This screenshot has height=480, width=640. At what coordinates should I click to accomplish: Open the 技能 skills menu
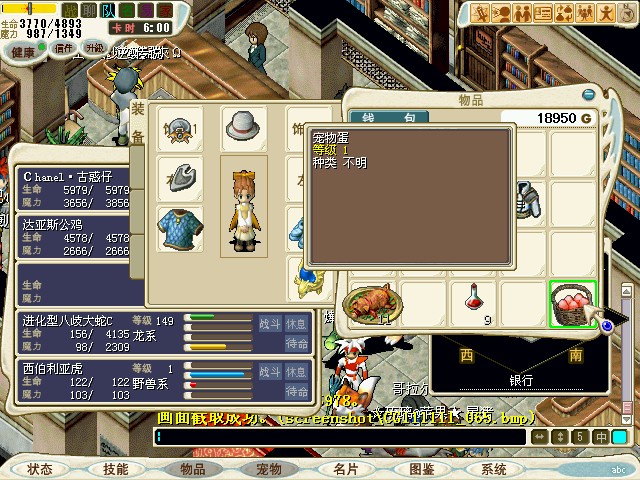pyautogui.click(x=115, y=469)
